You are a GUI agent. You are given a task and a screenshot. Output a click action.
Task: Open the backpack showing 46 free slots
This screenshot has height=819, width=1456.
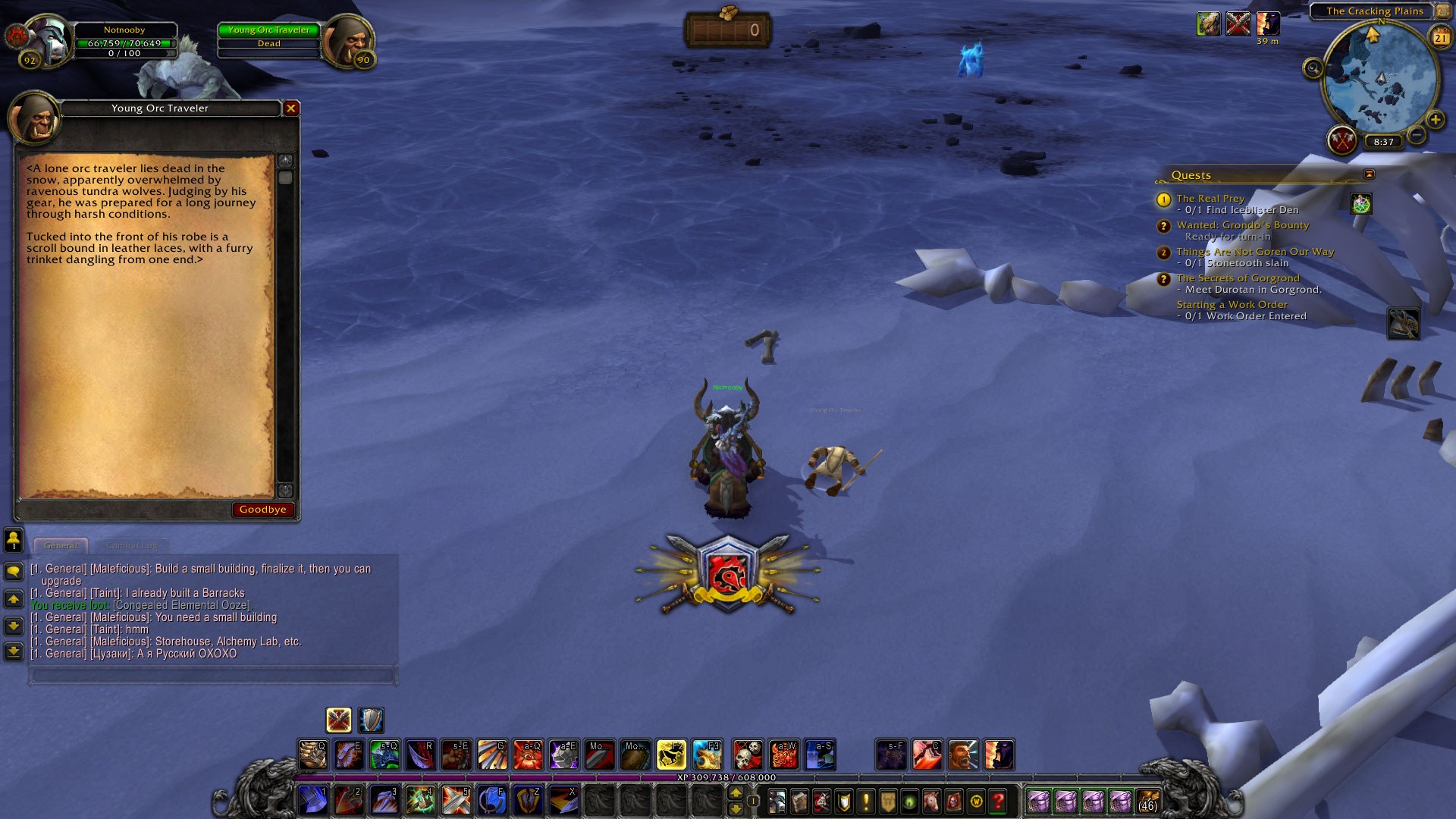pos(1148,801)
